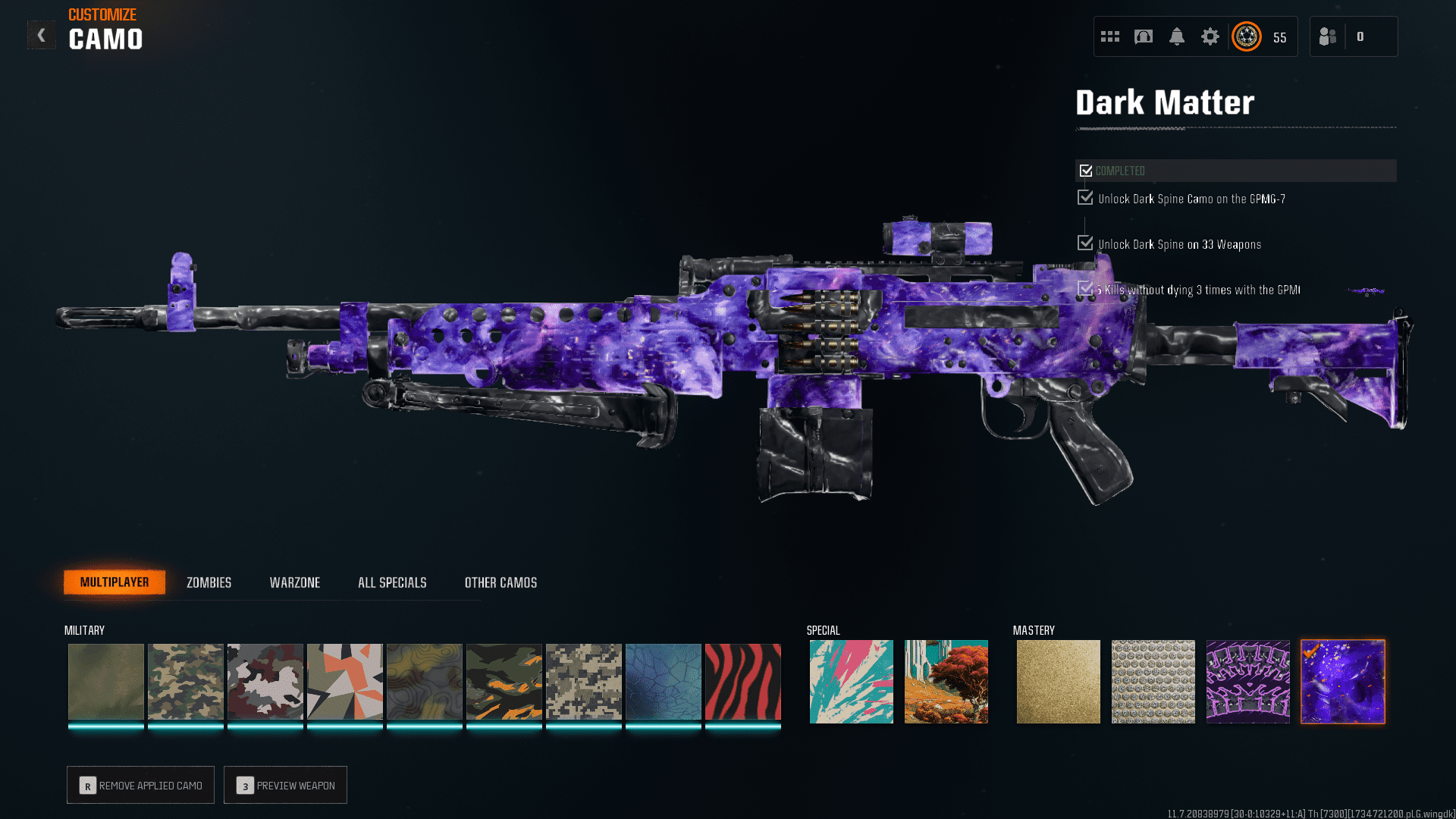
Task: Open the friends/party icon
Action: coord(1327,36)
